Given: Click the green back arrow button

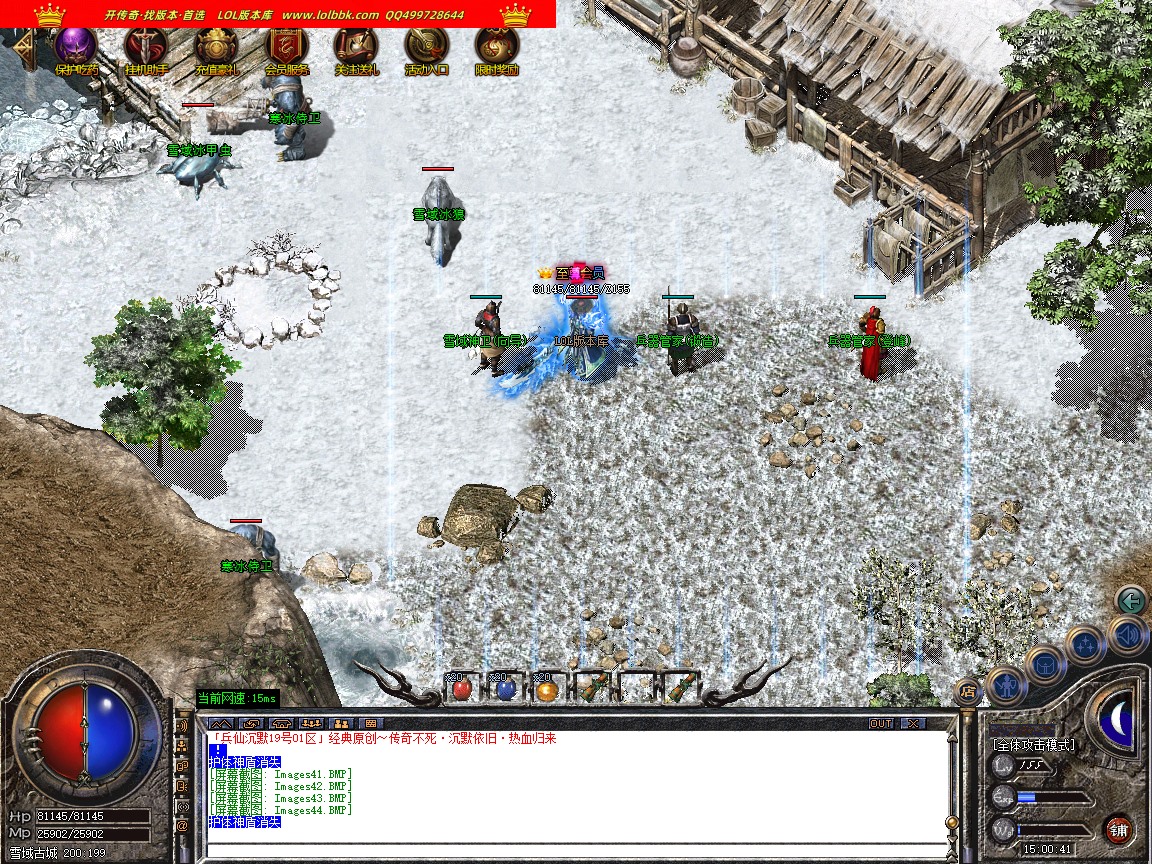Looking at the screenshot, I should (1131, 601).
